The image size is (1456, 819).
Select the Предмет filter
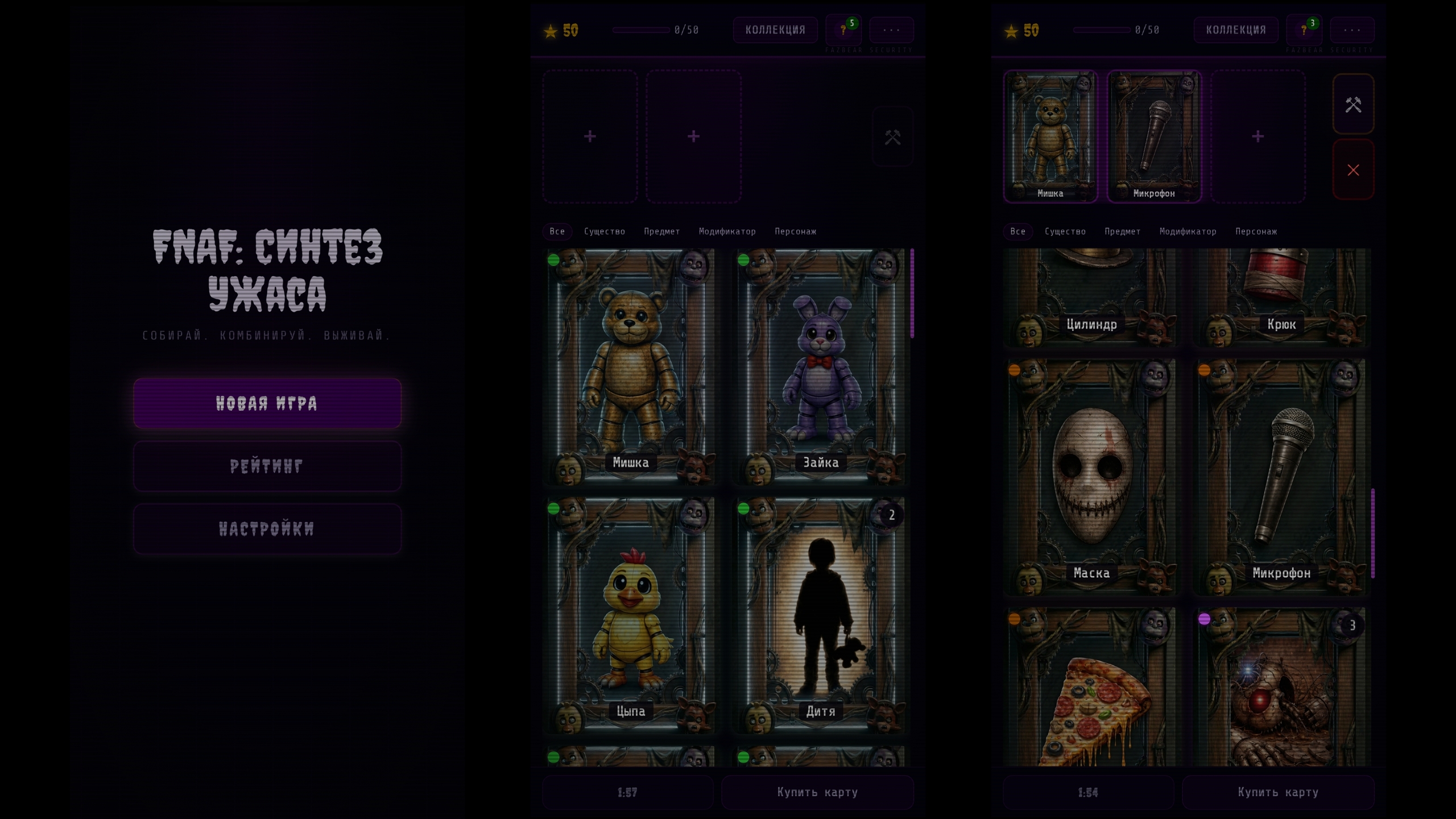(x=661, y=231)
